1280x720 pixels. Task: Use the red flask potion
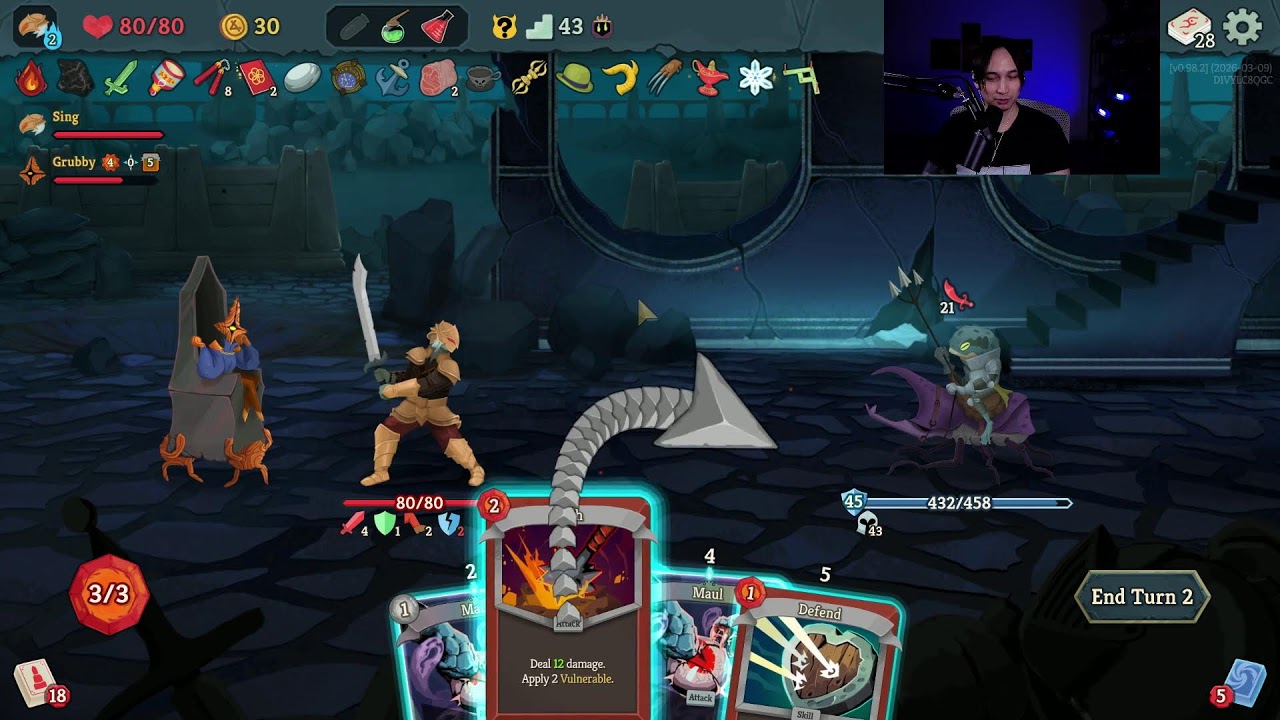click(437, 27)
